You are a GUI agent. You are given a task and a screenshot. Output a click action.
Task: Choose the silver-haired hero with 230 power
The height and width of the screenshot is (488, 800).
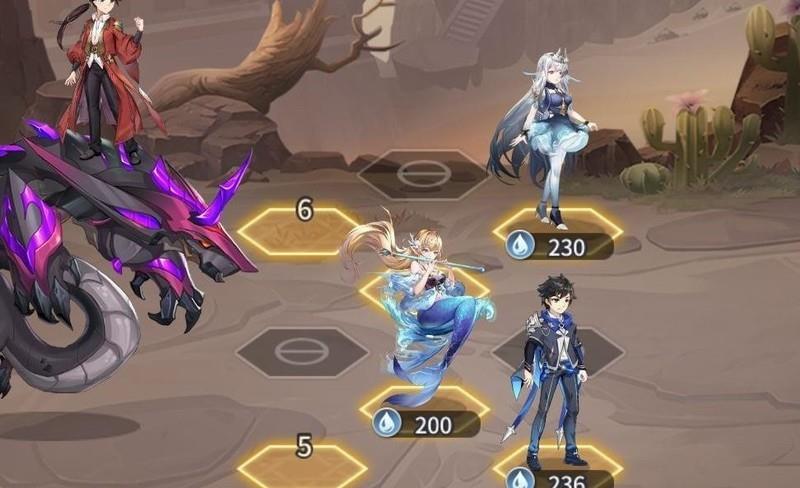pyautogui.click(x=545, y=130)
